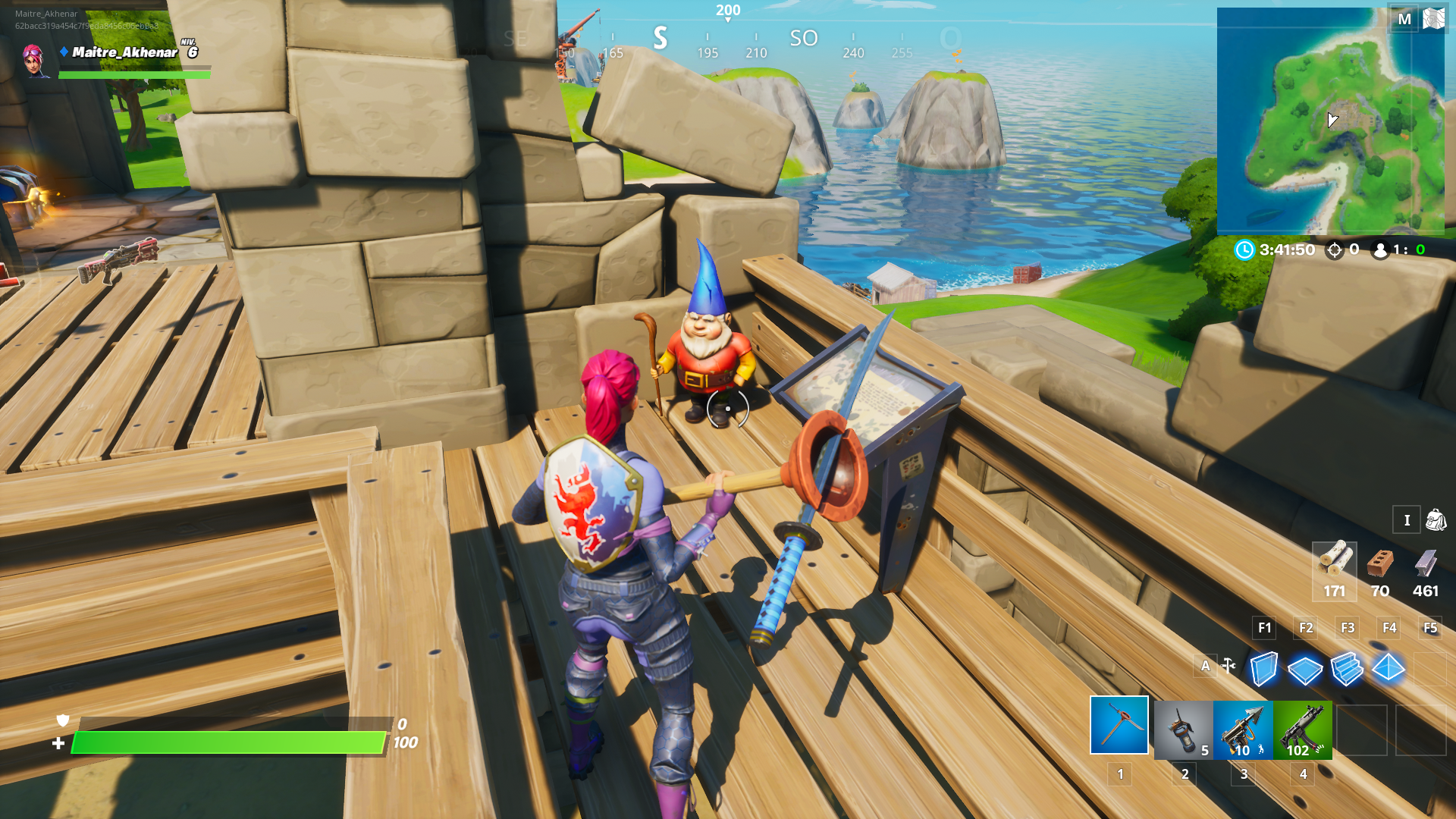Image resolution: width=1456 pixels, height=819 pixels.
Task: Select the pickaxe hotbar slot
Action: point(1119,726)
